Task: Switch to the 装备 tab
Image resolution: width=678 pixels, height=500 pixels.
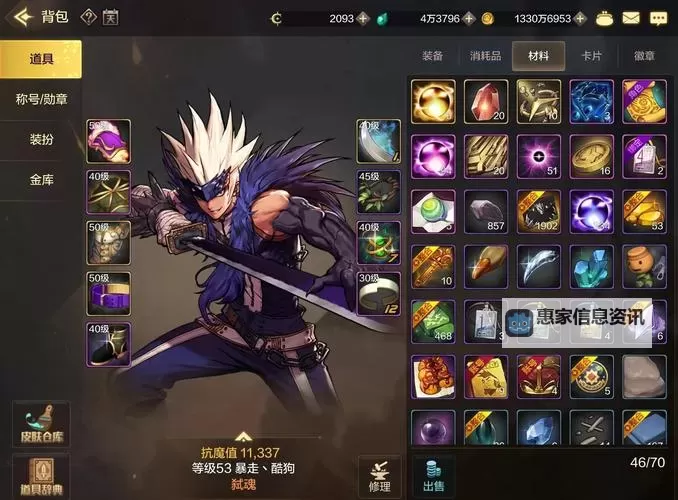Action: point(433,56)
